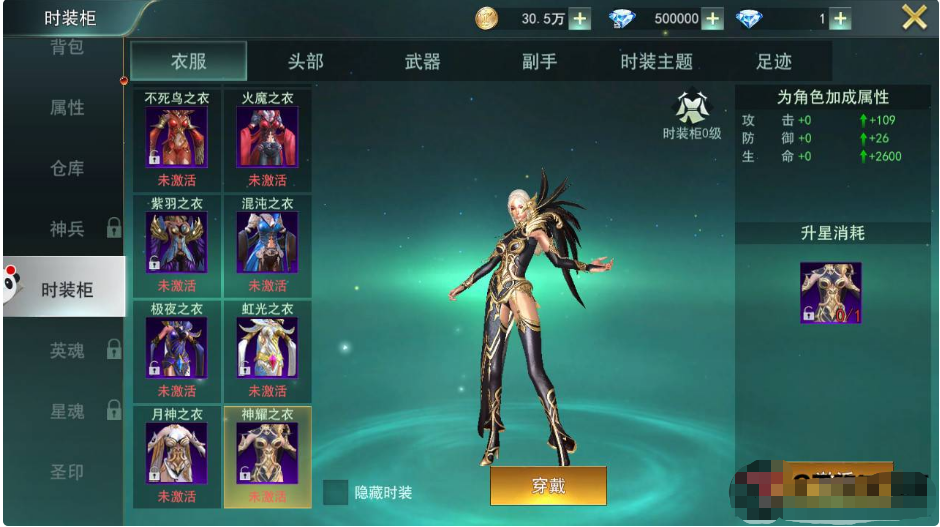Click the 升星消耗 material item icon
This screenshot has width=940, height=527.
830,293
